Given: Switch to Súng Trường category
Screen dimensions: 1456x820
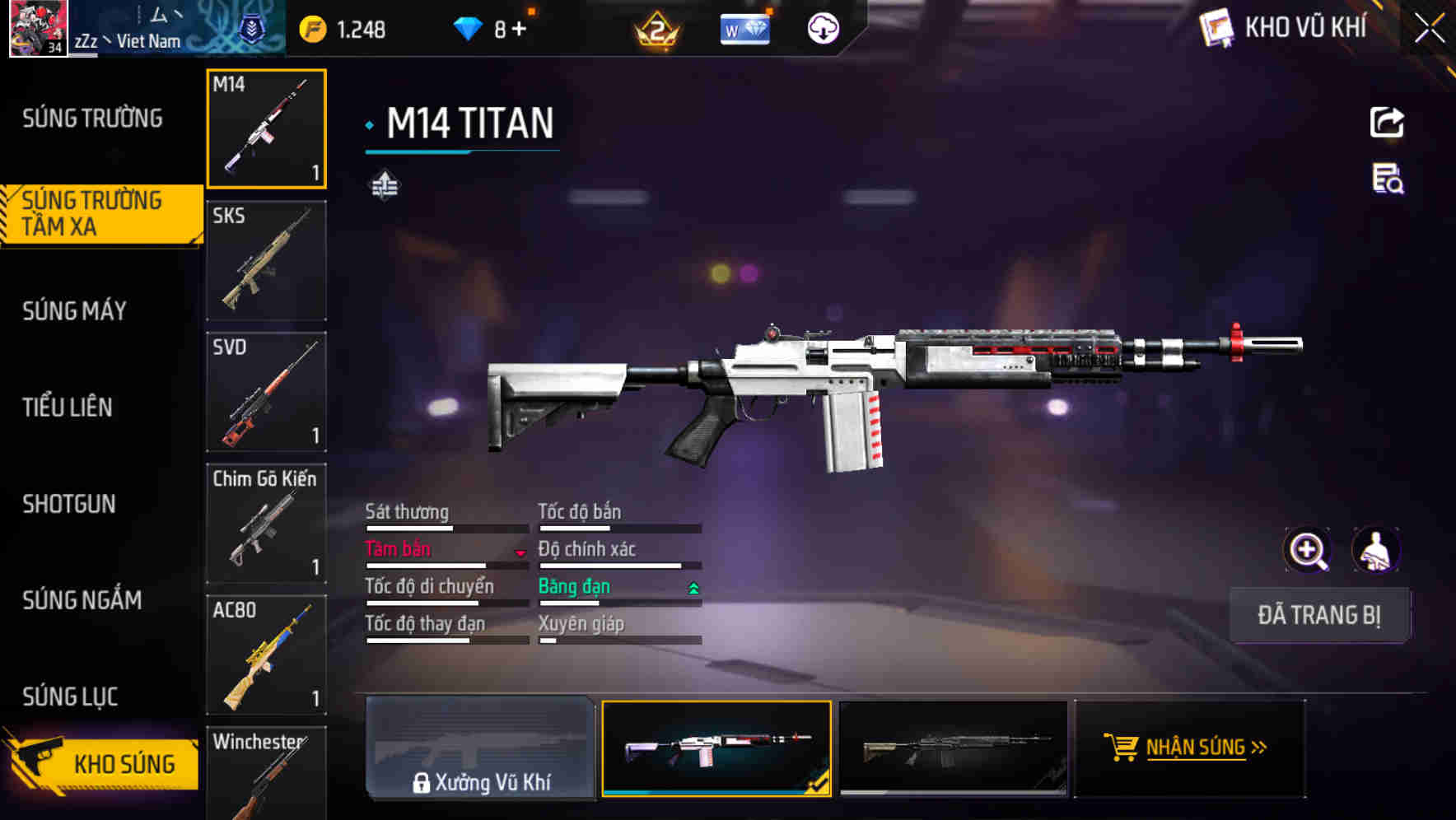Looking at the screenshot, I should click(92, 119).
